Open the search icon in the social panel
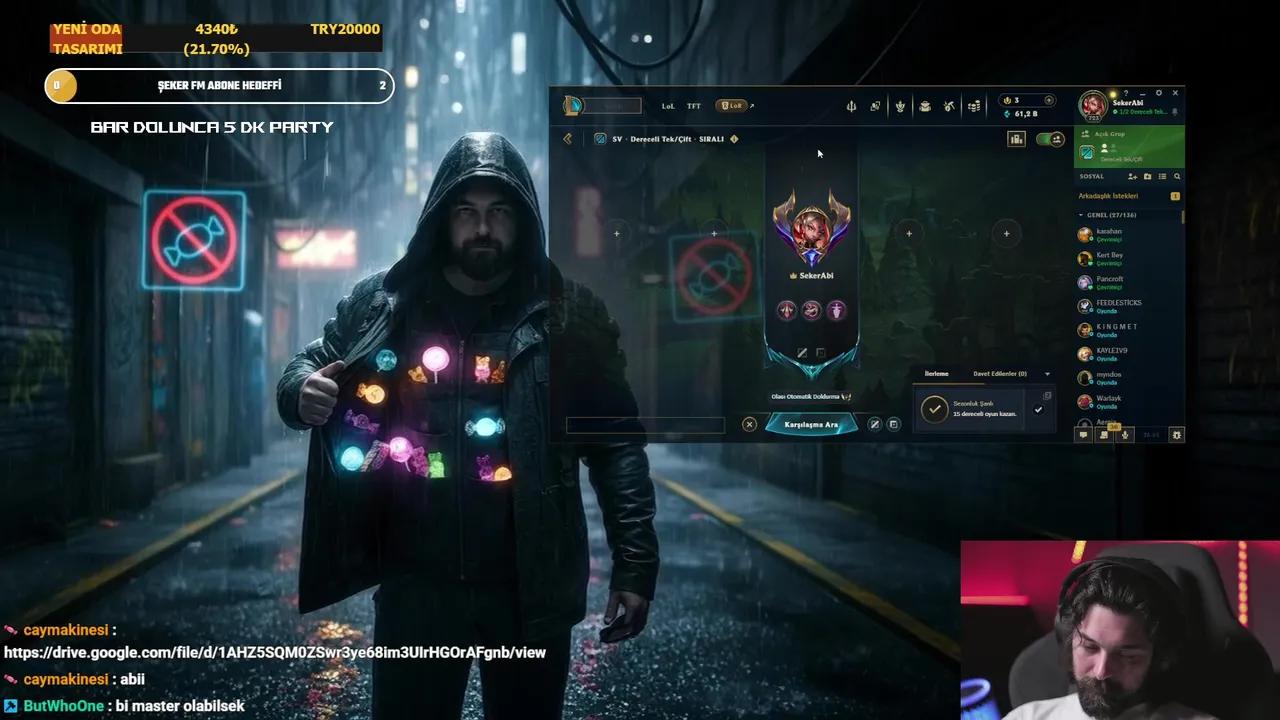1280x720 pixels. pyautogui.click(x=1177, y=176)
